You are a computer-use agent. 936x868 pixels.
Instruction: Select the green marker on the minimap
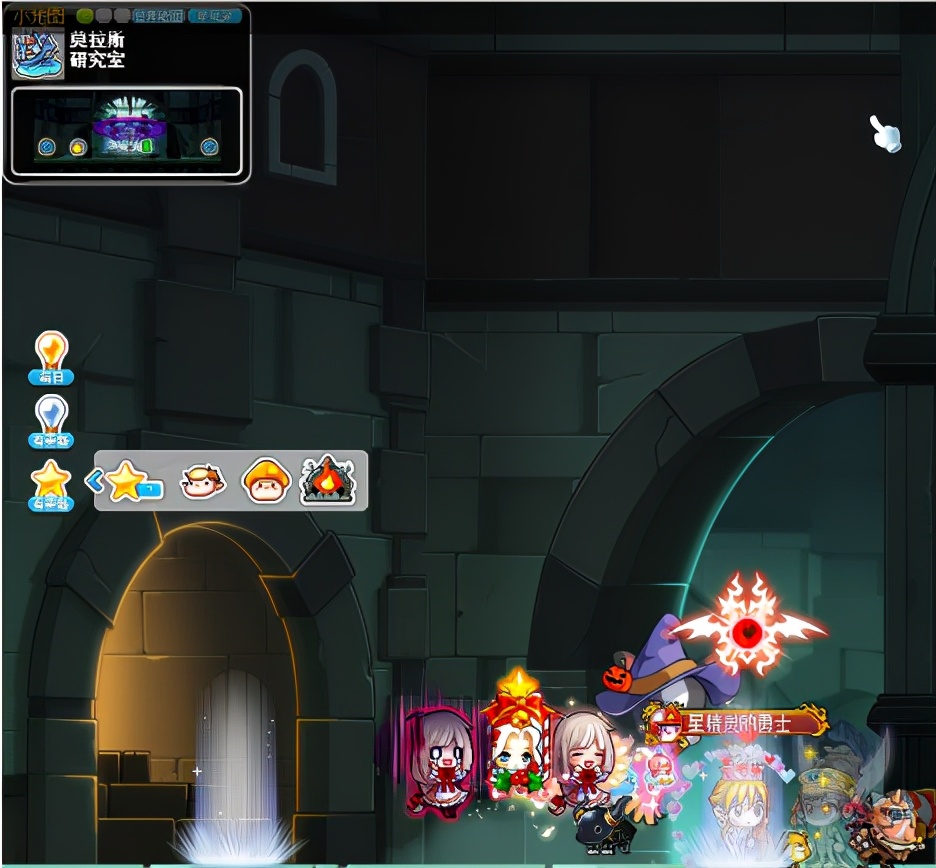pyautogui.click(x=146, y=147)
